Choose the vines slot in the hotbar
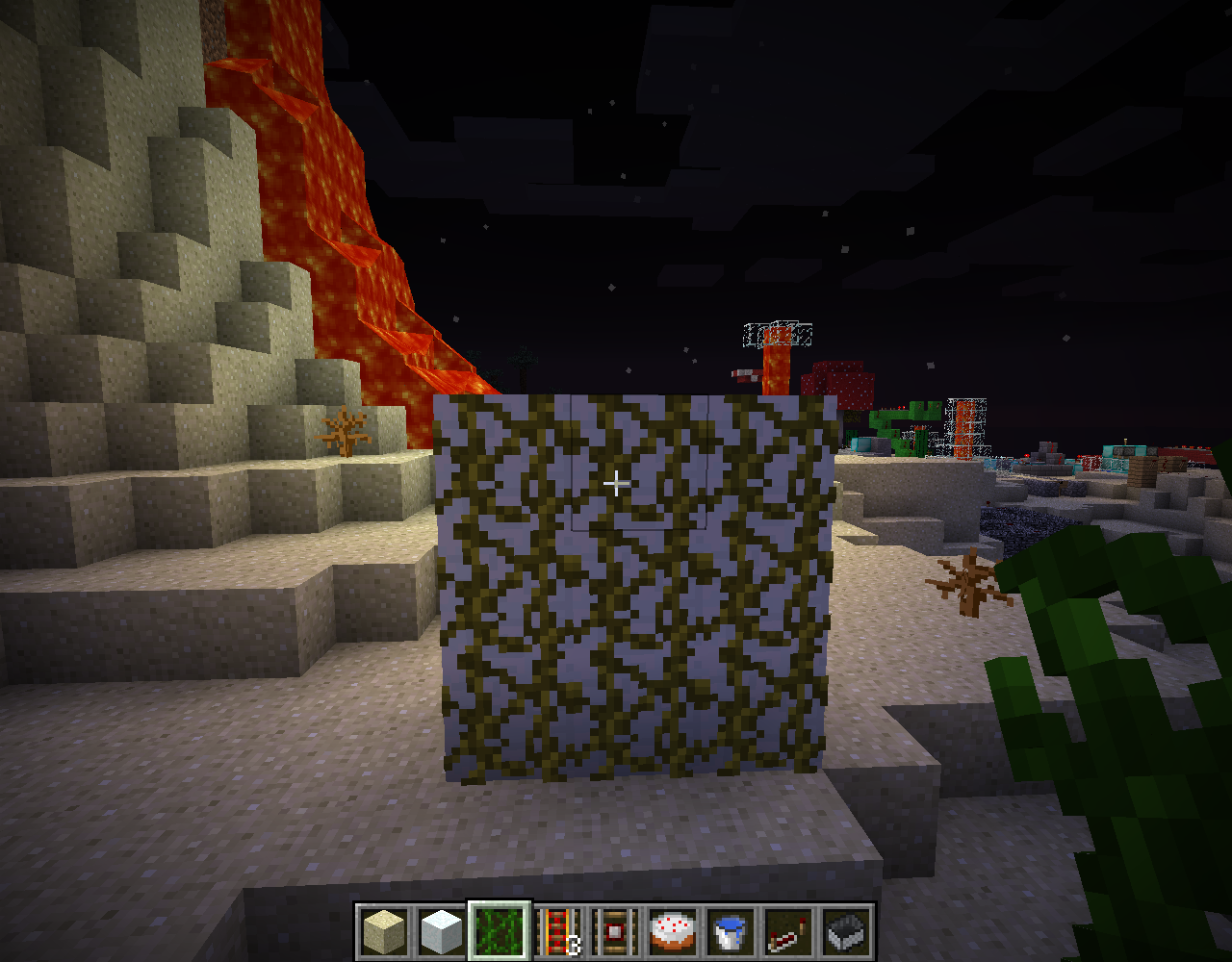Image resolution: width=1232 pixels, height=962 pixels. pyautogui.click(x=500, y=931)
